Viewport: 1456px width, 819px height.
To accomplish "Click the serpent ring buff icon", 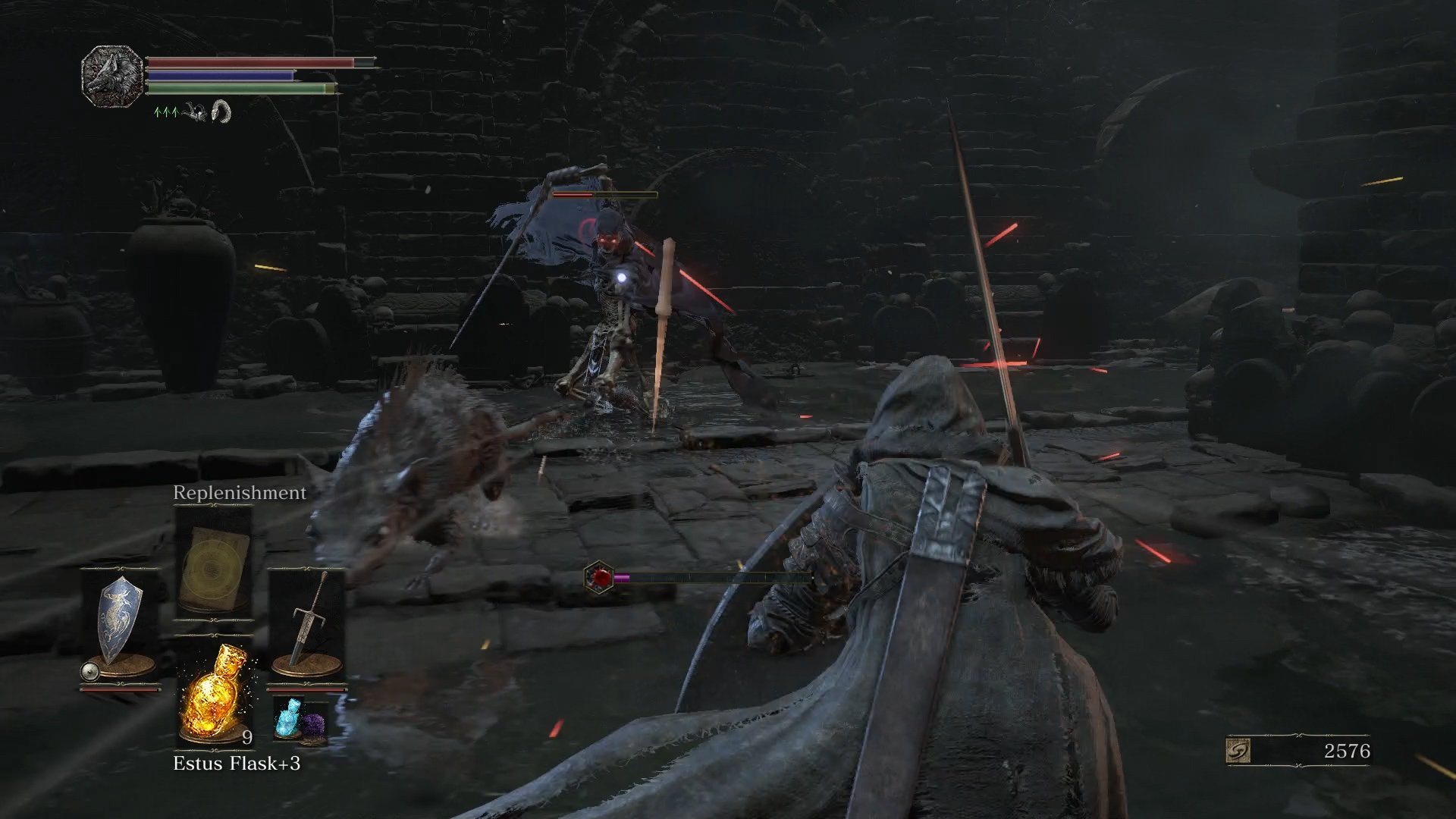I will [221, 111].
